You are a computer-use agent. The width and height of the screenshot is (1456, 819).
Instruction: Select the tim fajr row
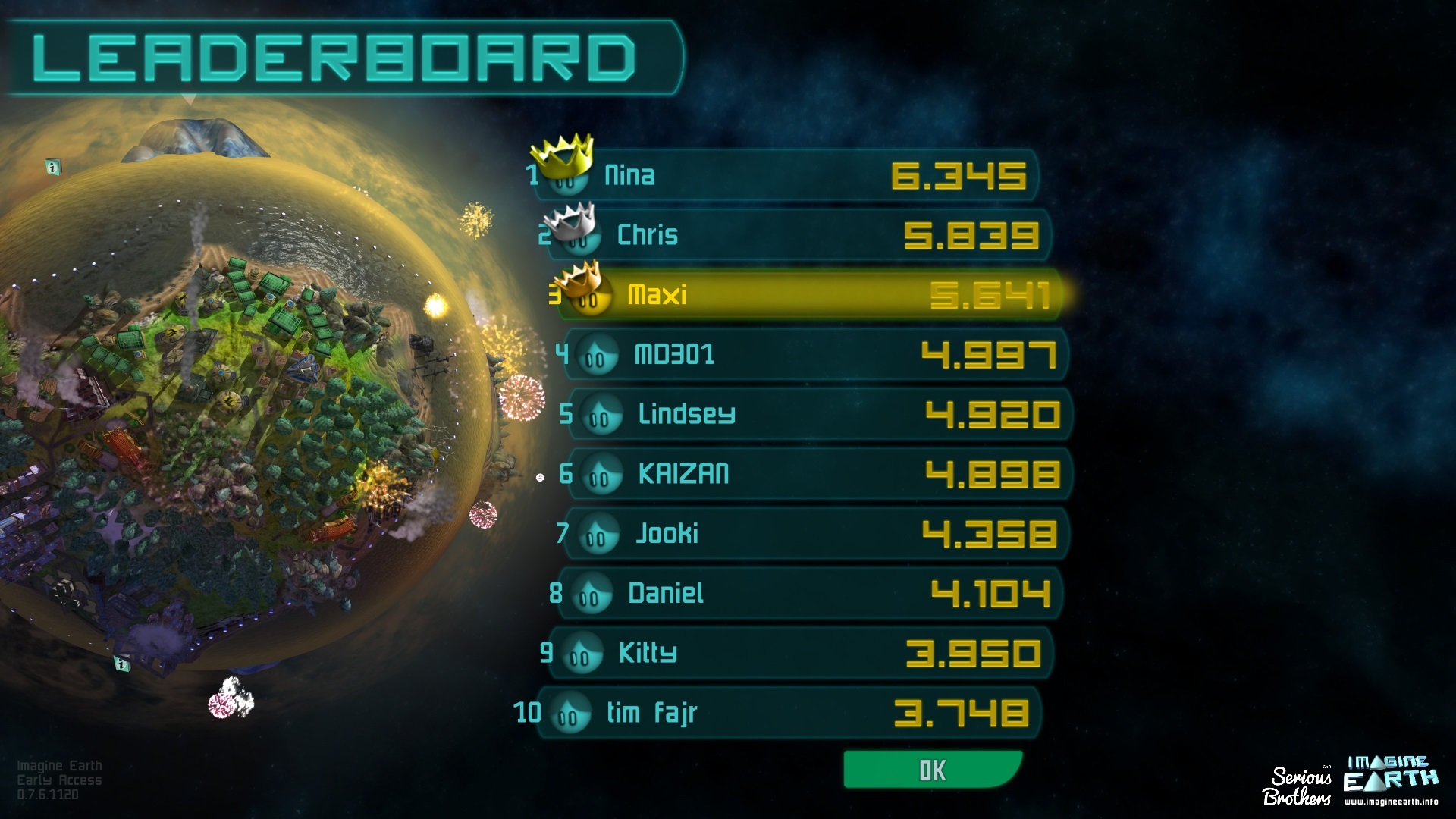pos(789,713)
